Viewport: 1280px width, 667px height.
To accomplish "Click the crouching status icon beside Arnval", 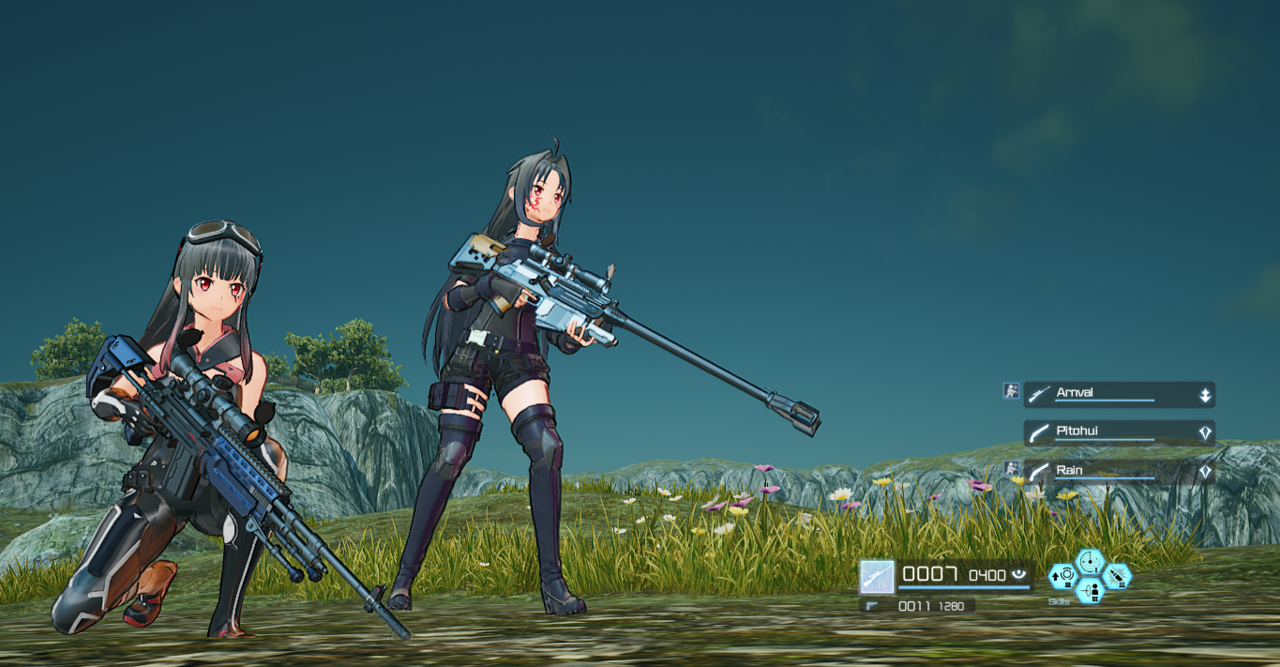I will click(1011, 391).
